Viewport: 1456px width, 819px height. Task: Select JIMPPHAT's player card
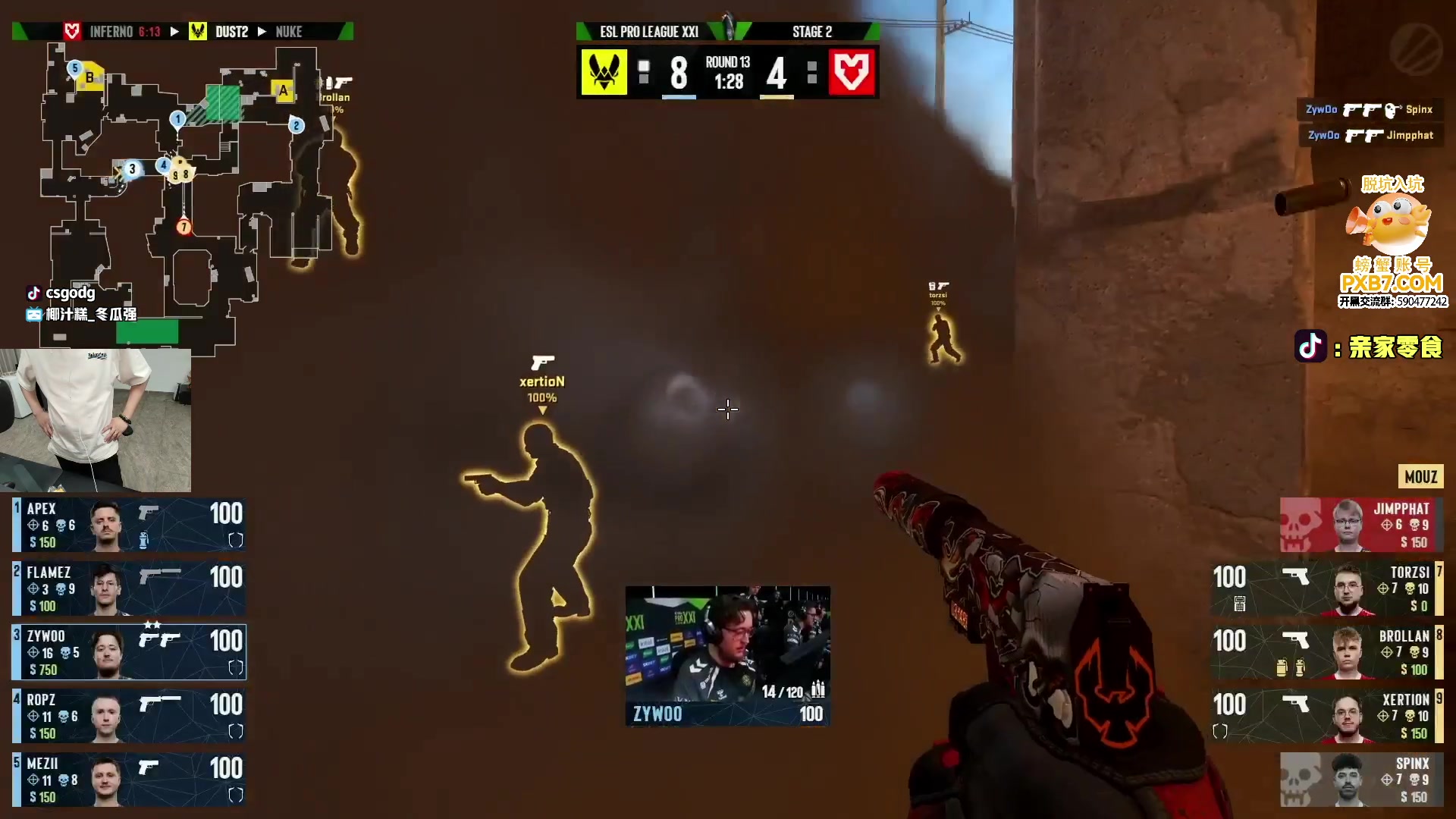pyautogui.click(x=1361, y=525)
